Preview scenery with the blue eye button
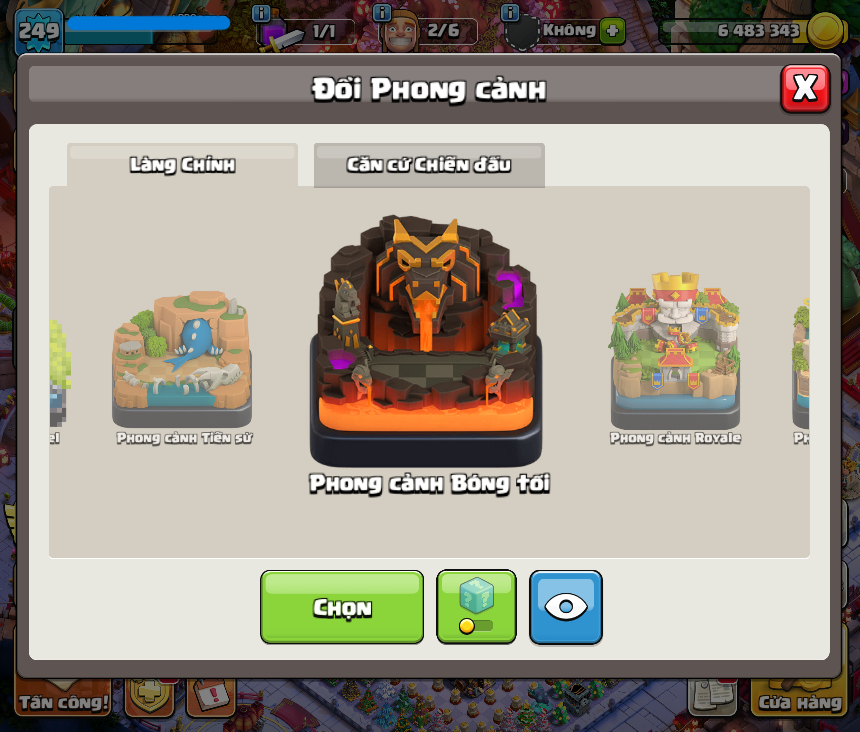 [x=566, y=607]
